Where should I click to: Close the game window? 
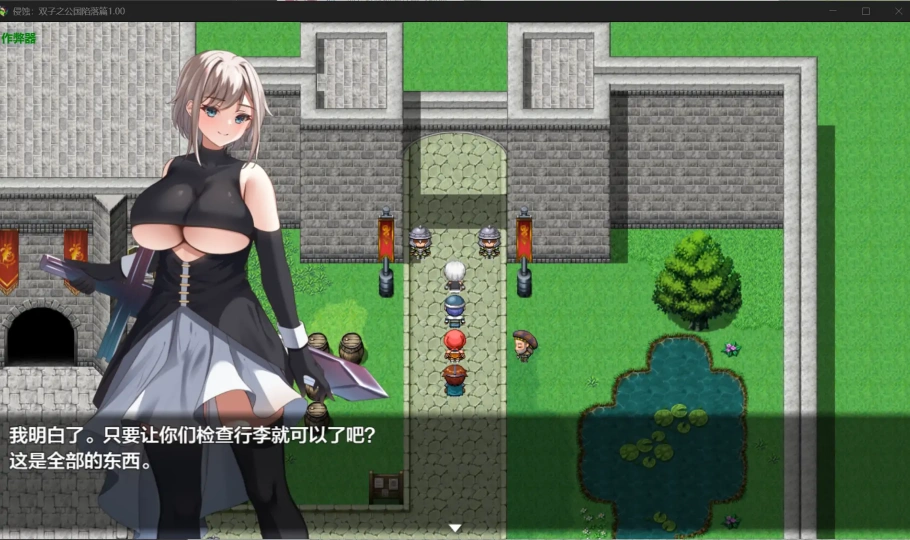pyautogui.click(x=895, y=11)
